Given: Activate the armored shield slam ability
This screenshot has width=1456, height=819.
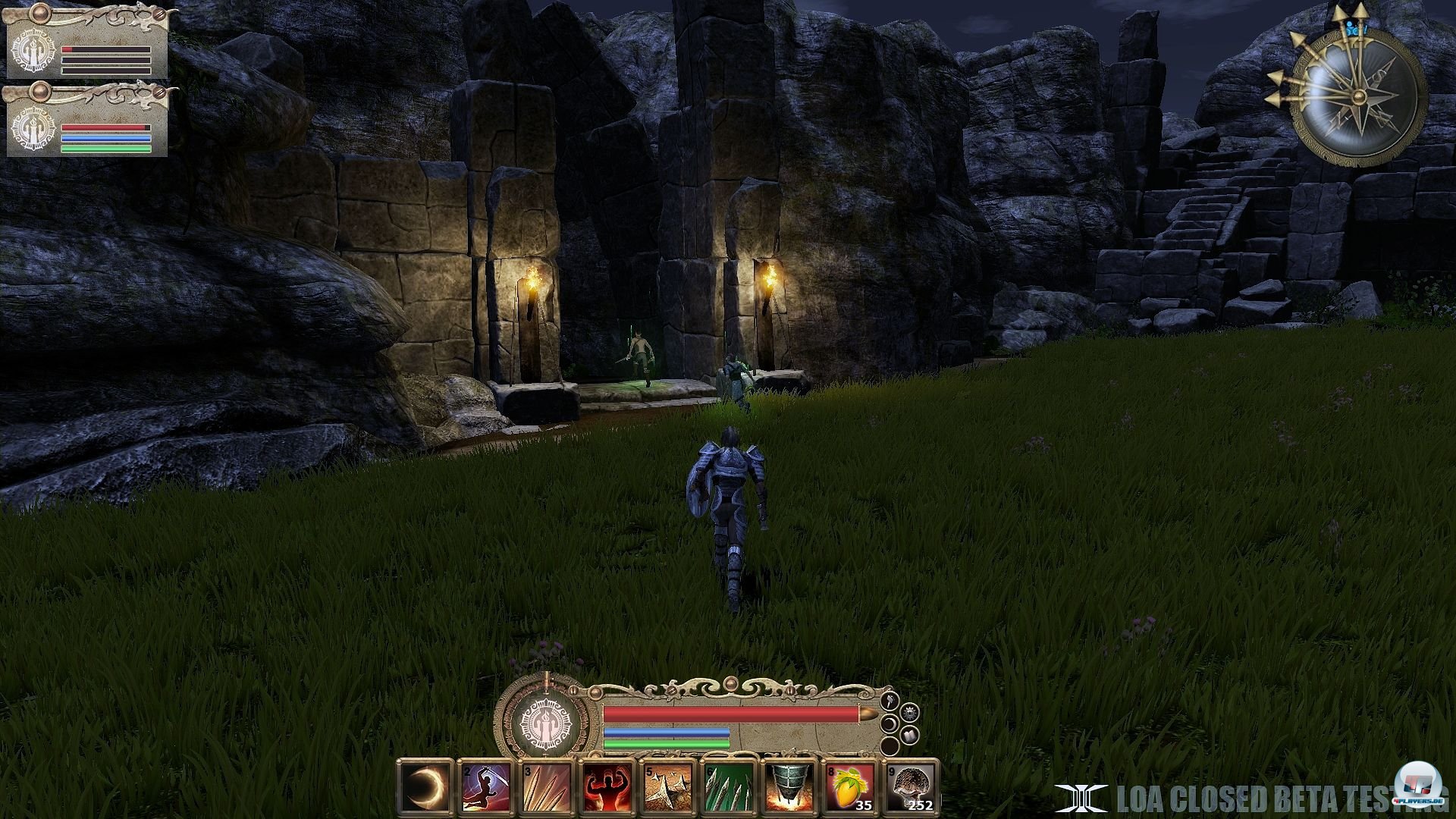Looking at the screenshot, I should point(789,788).
